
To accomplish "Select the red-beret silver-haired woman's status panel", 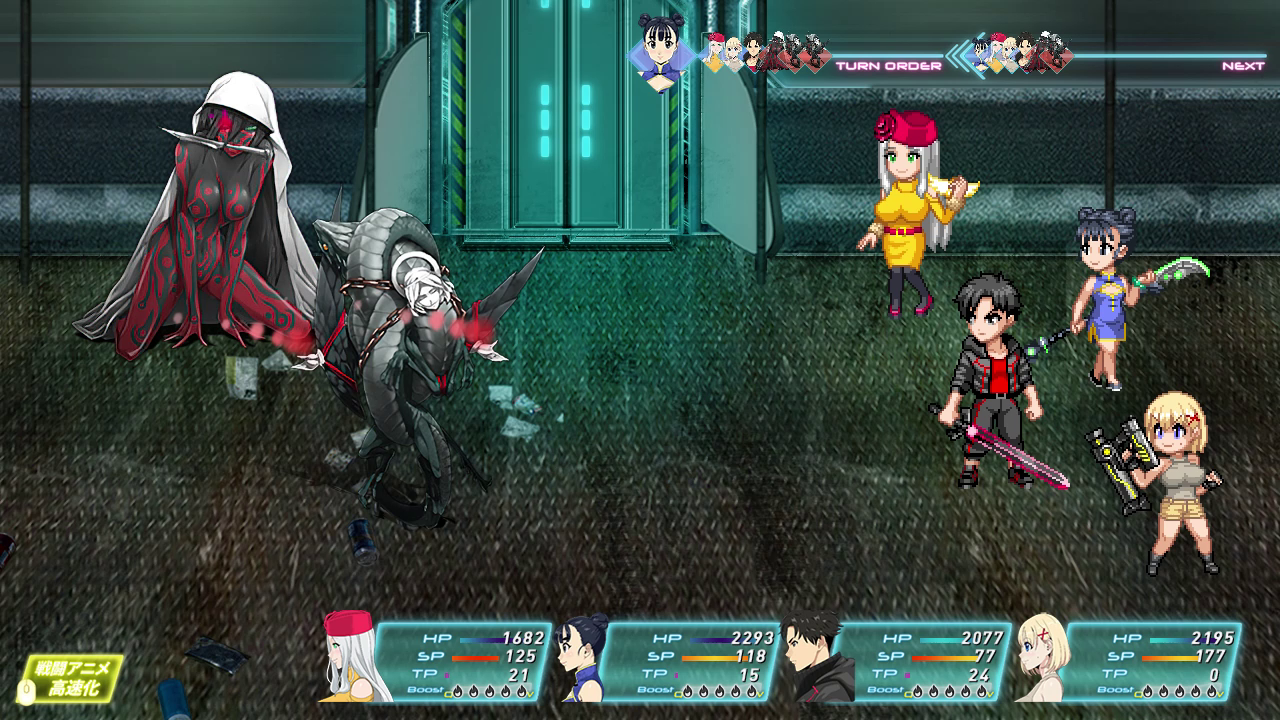I will click(x=440, y=660).
